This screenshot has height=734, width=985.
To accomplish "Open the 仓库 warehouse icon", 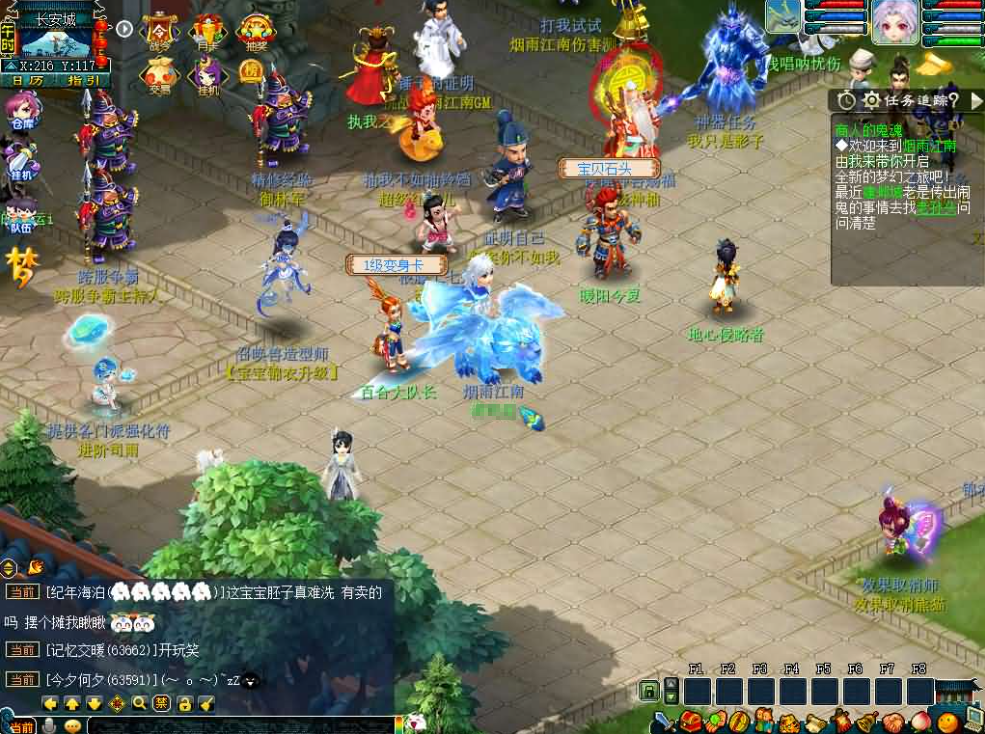I will pyautogui.click(x=21, y=112).
